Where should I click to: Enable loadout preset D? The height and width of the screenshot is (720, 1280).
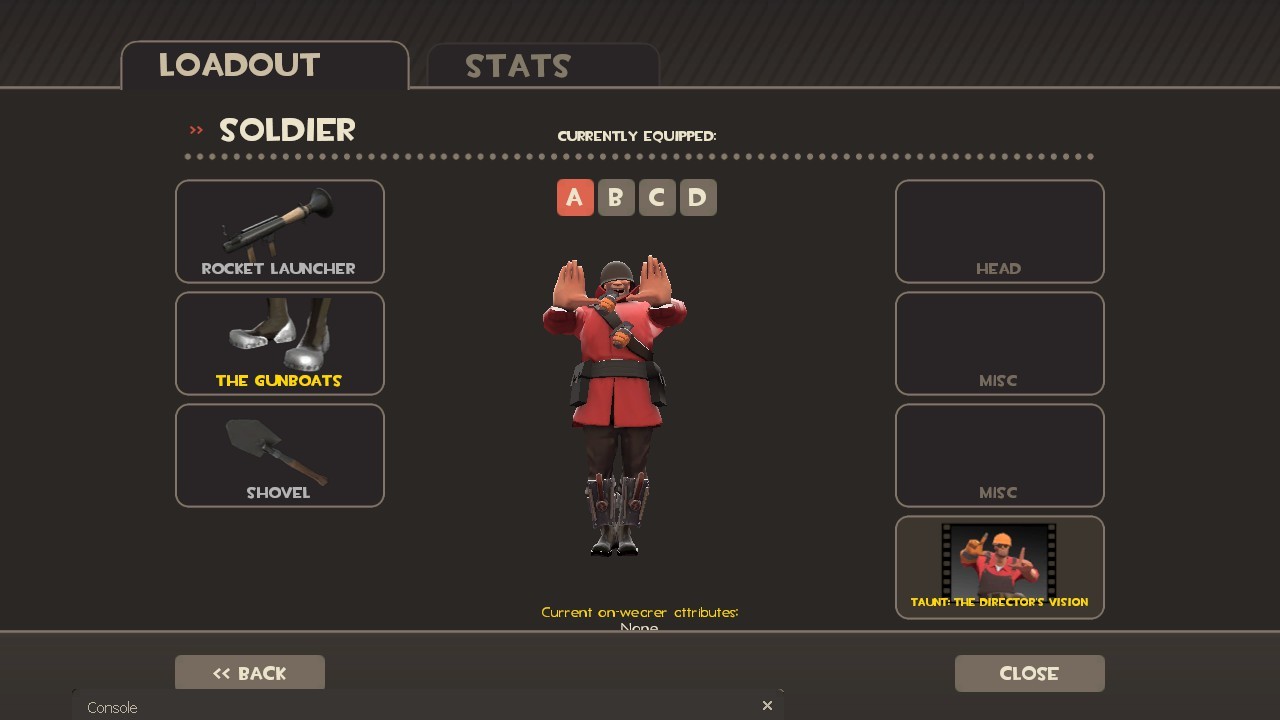[x=697, y=197]
